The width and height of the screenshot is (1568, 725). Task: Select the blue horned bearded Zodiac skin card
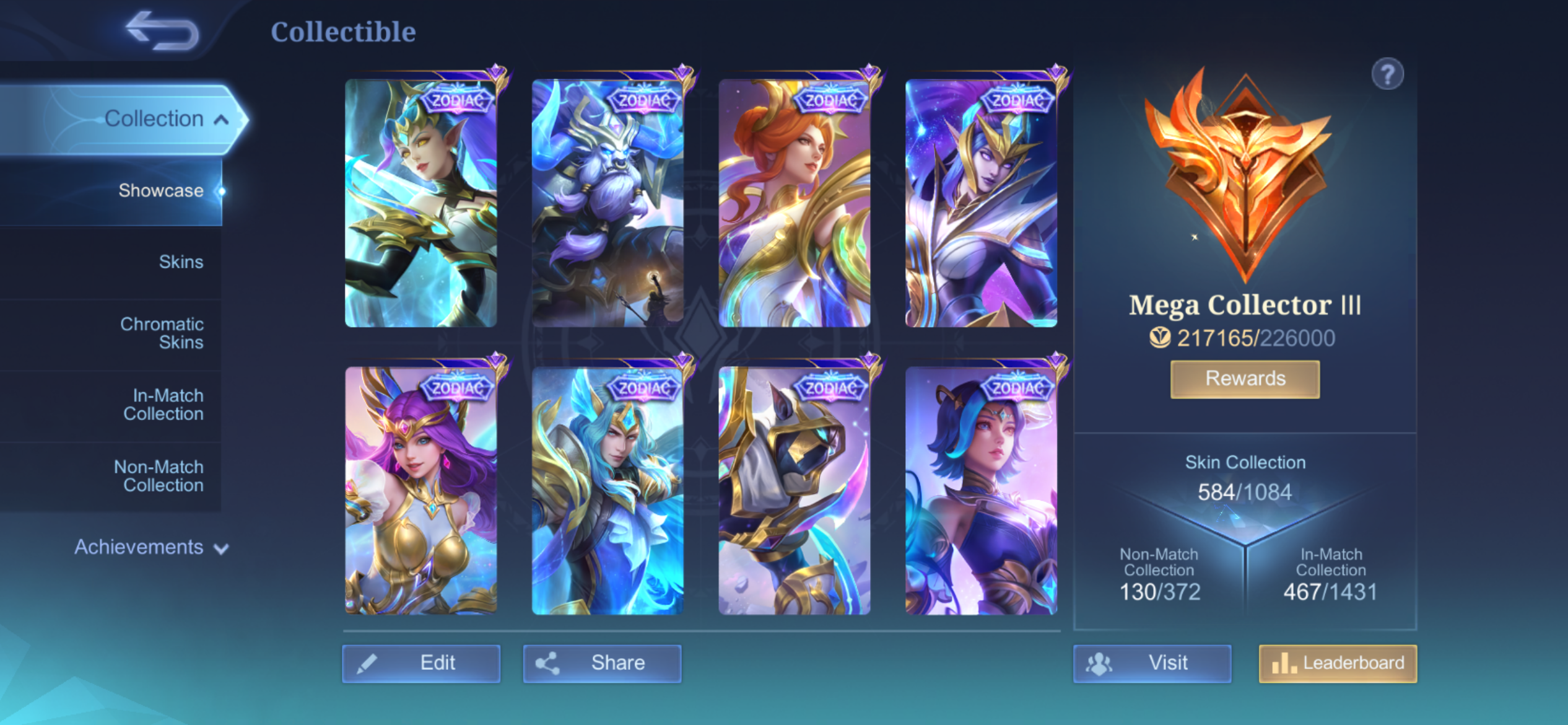click(x=608, y=203)
